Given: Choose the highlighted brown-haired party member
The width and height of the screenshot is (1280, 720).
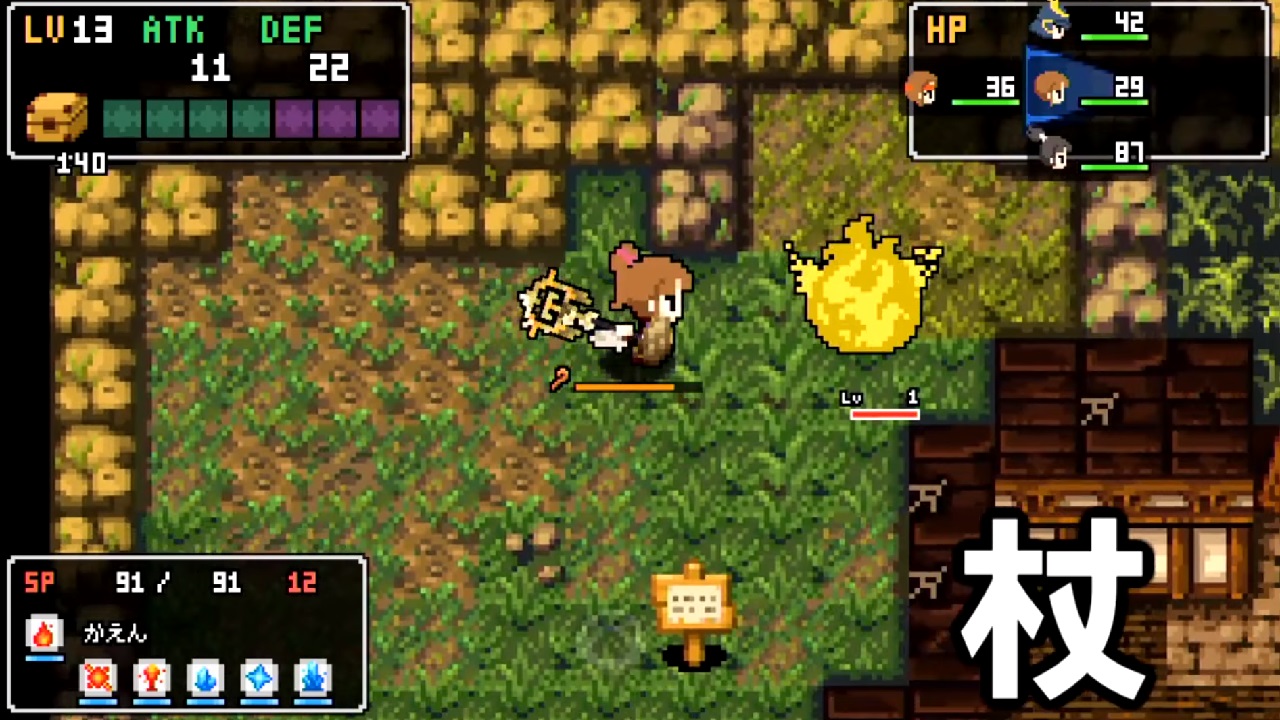Looking at the screenshot, I should pos(1051,89).
